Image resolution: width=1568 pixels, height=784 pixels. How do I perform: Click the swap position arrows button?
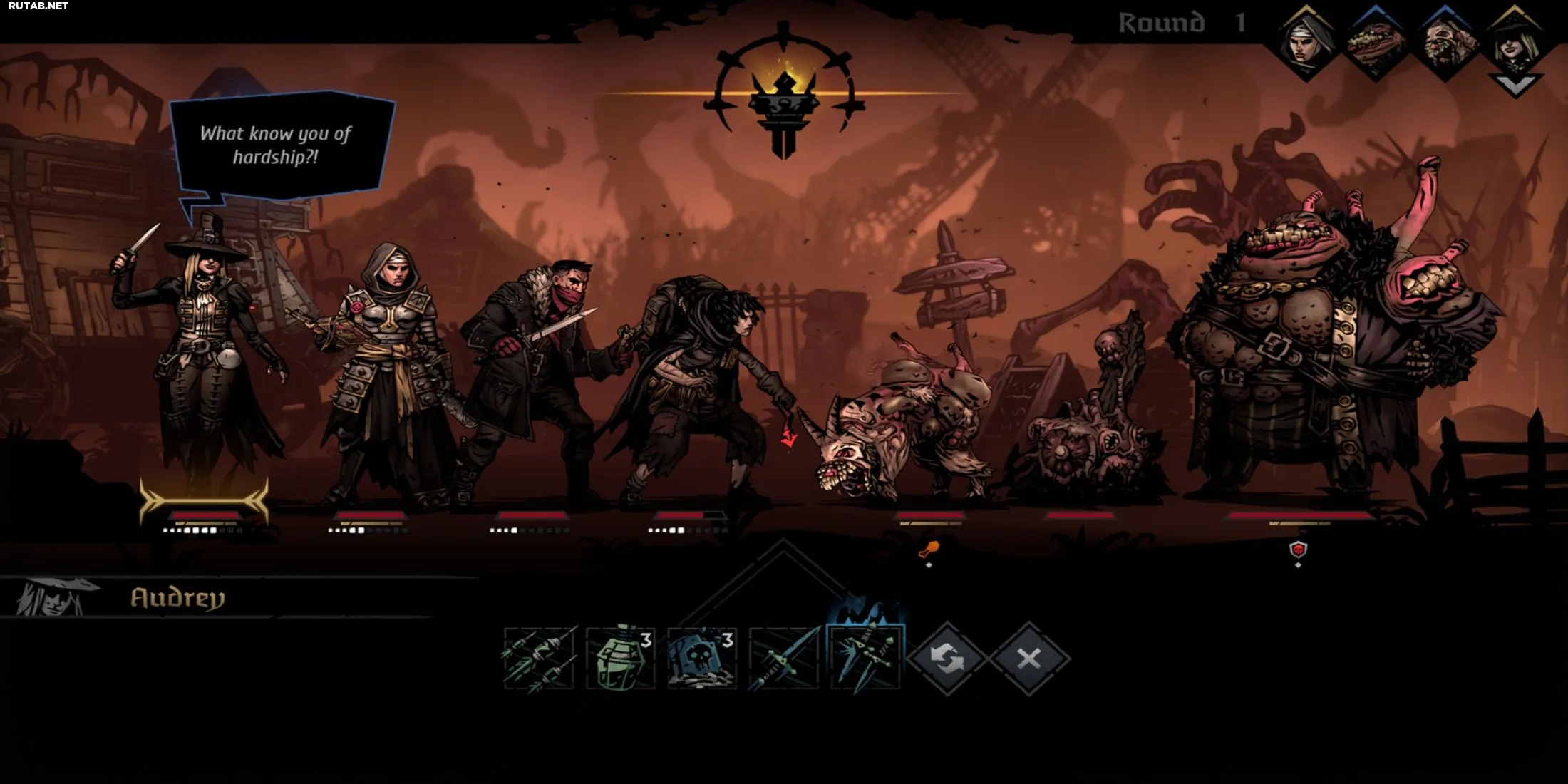click(947, 659)
